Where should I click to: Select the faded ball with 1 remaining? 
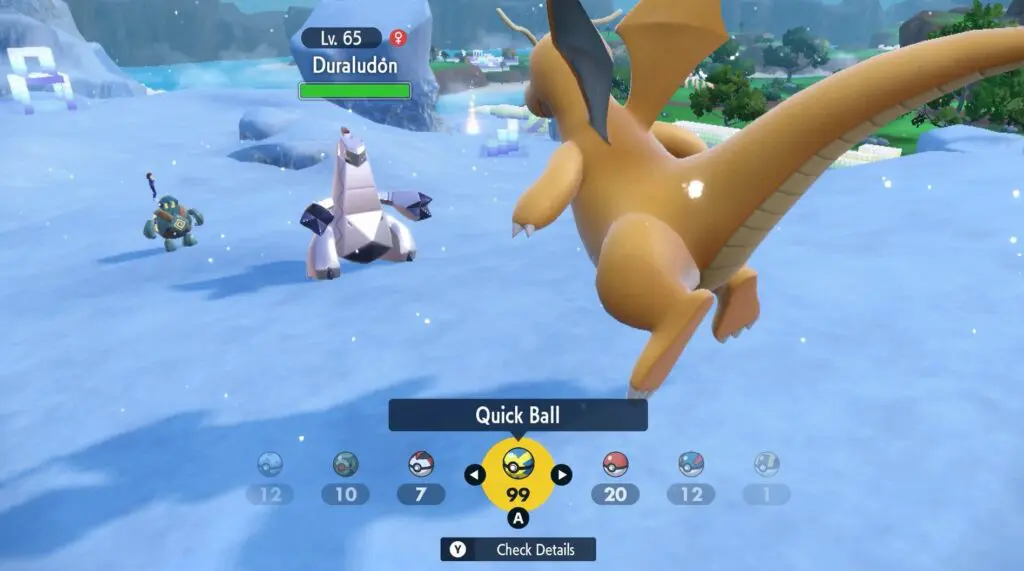pos(766,464)
